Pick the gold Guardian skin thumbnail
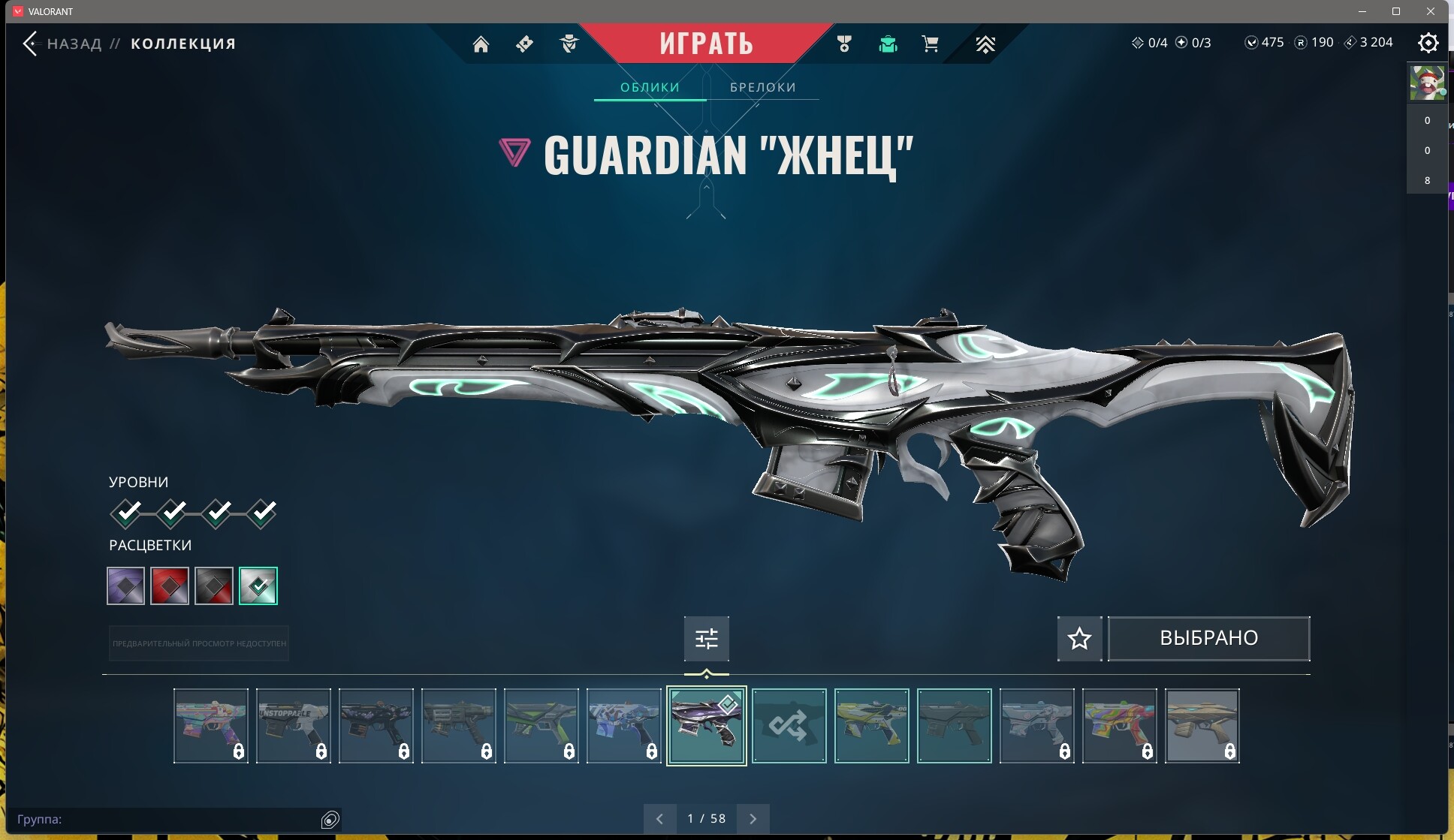1454x840 pixels. pyautogui.click(x=1202, y=726)
